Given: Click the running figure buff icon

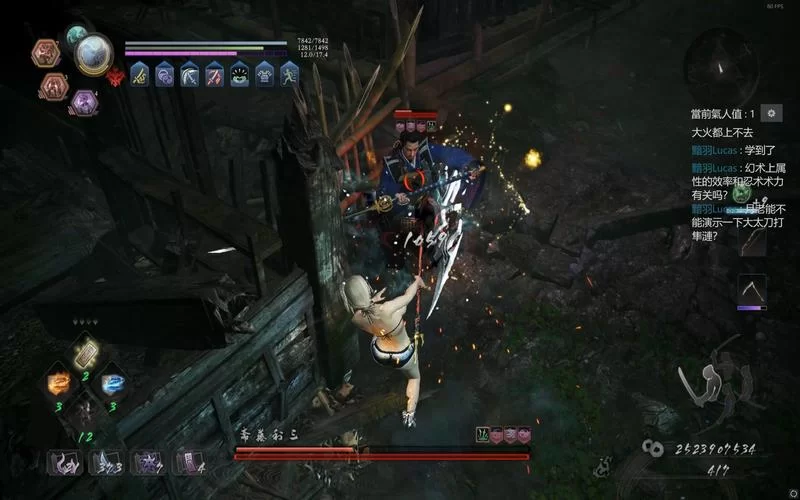Looking at the screenshot, I should point(290,74).
